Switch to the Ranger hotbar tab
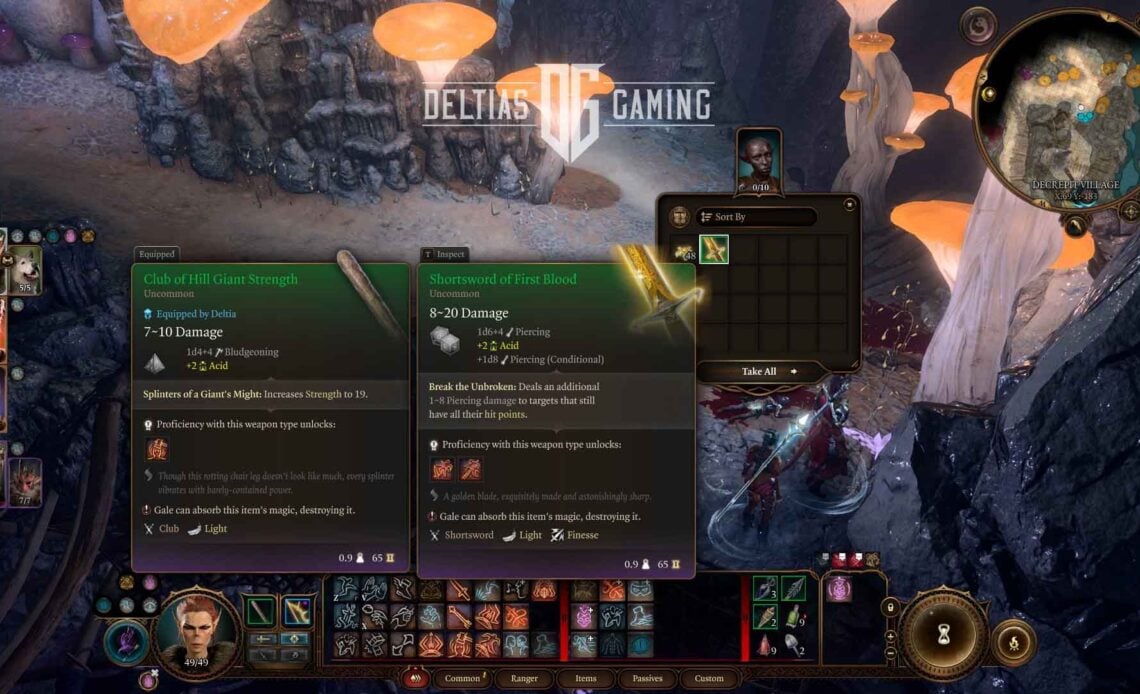This screenshot has width=1140, height=694. pyautogui.click(x=524, y=679)
